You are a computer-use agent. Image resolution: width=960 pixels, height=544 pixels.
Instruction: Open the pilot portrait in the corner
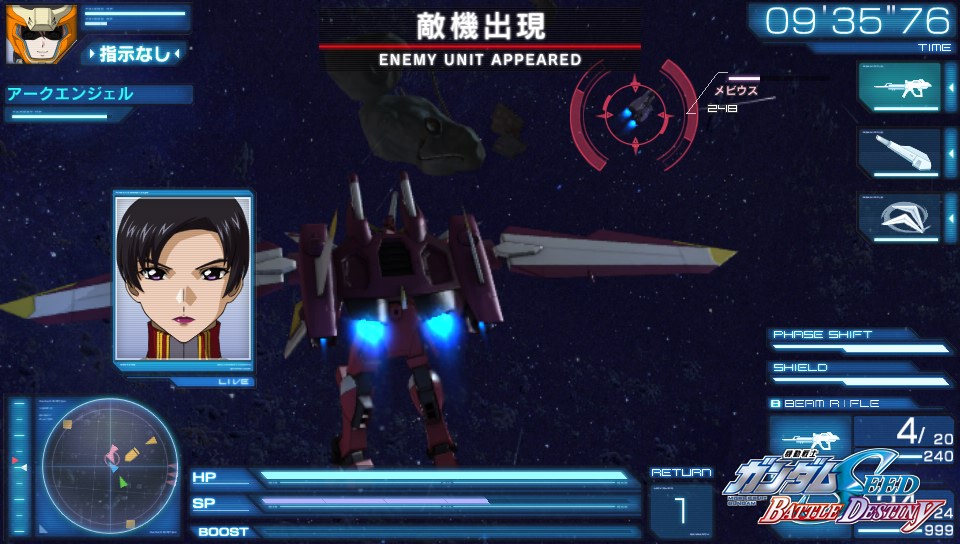(x=27, y=34)
